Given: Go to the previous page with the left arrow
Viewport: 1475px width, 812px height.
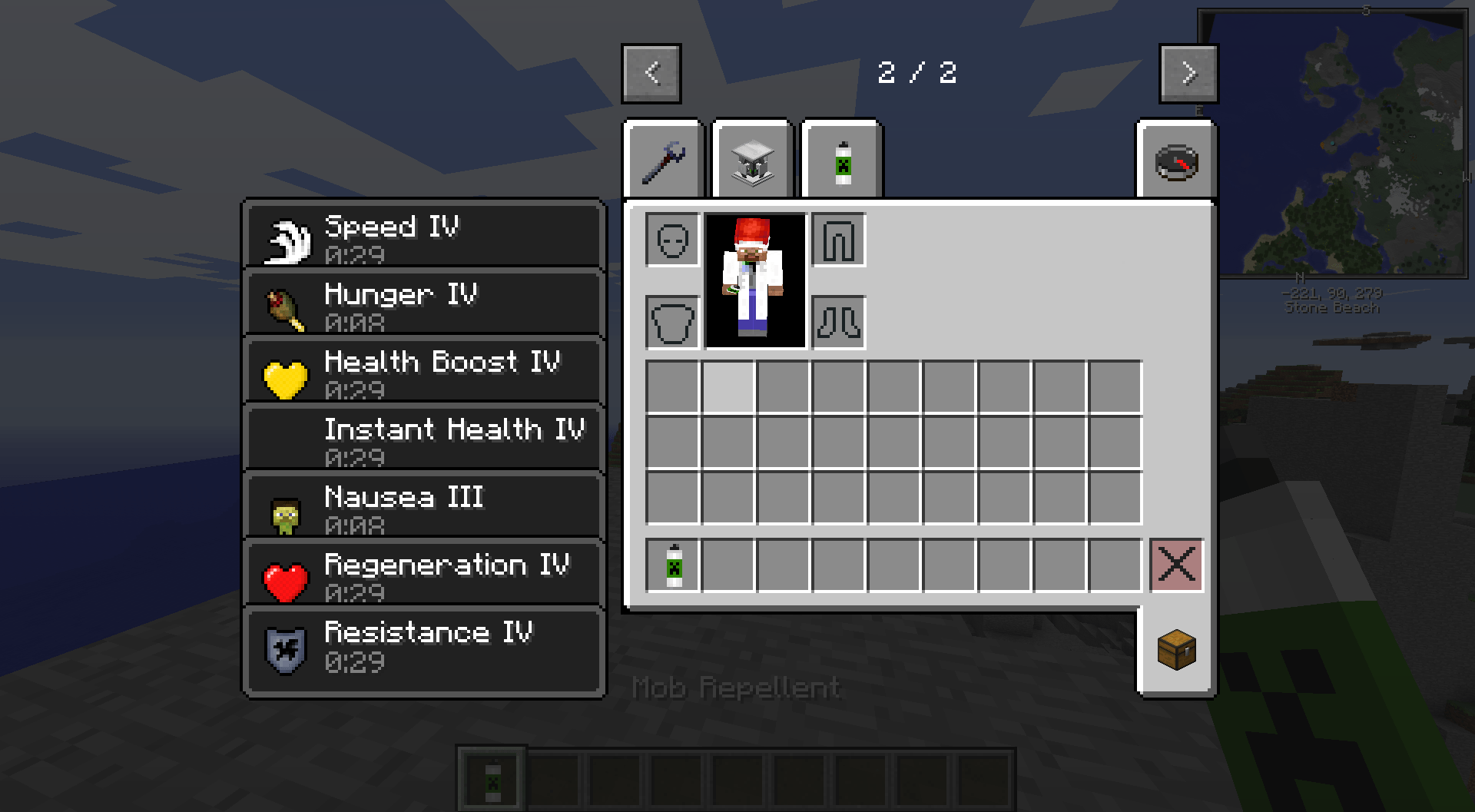Looking at the screenshot, I should click(652, 74).
